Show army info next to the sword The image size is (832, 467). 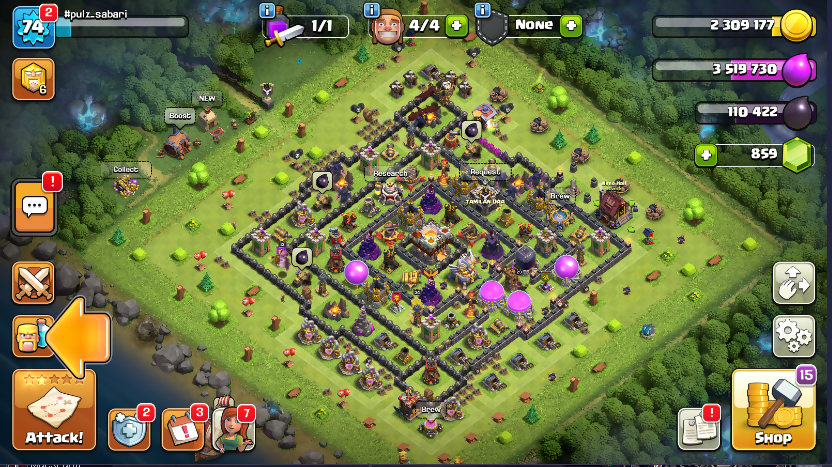click(267, 10)
